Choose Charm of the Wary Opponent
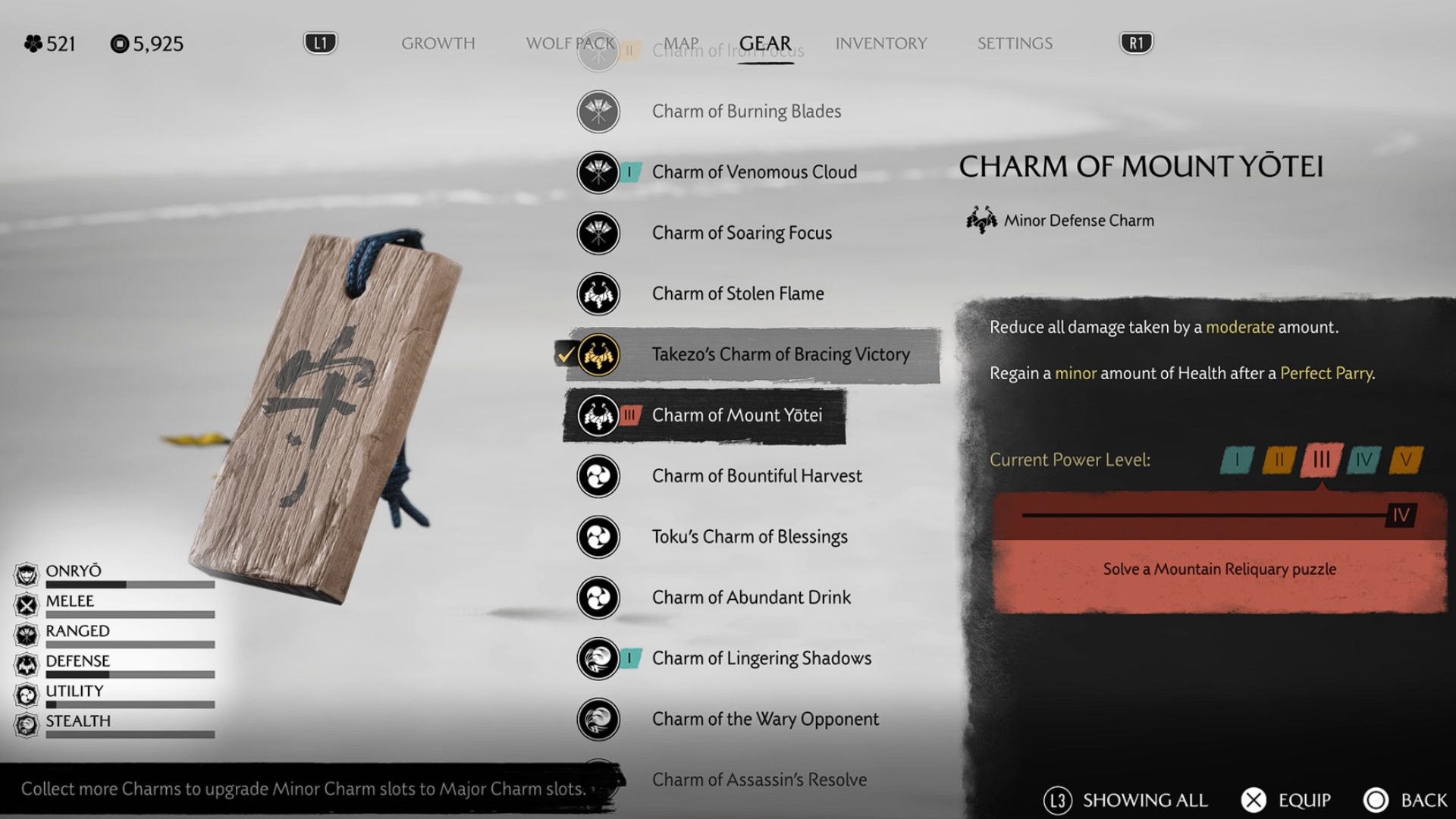The width and height of the screenshot is (1456, 819). (x=764, y=718)
